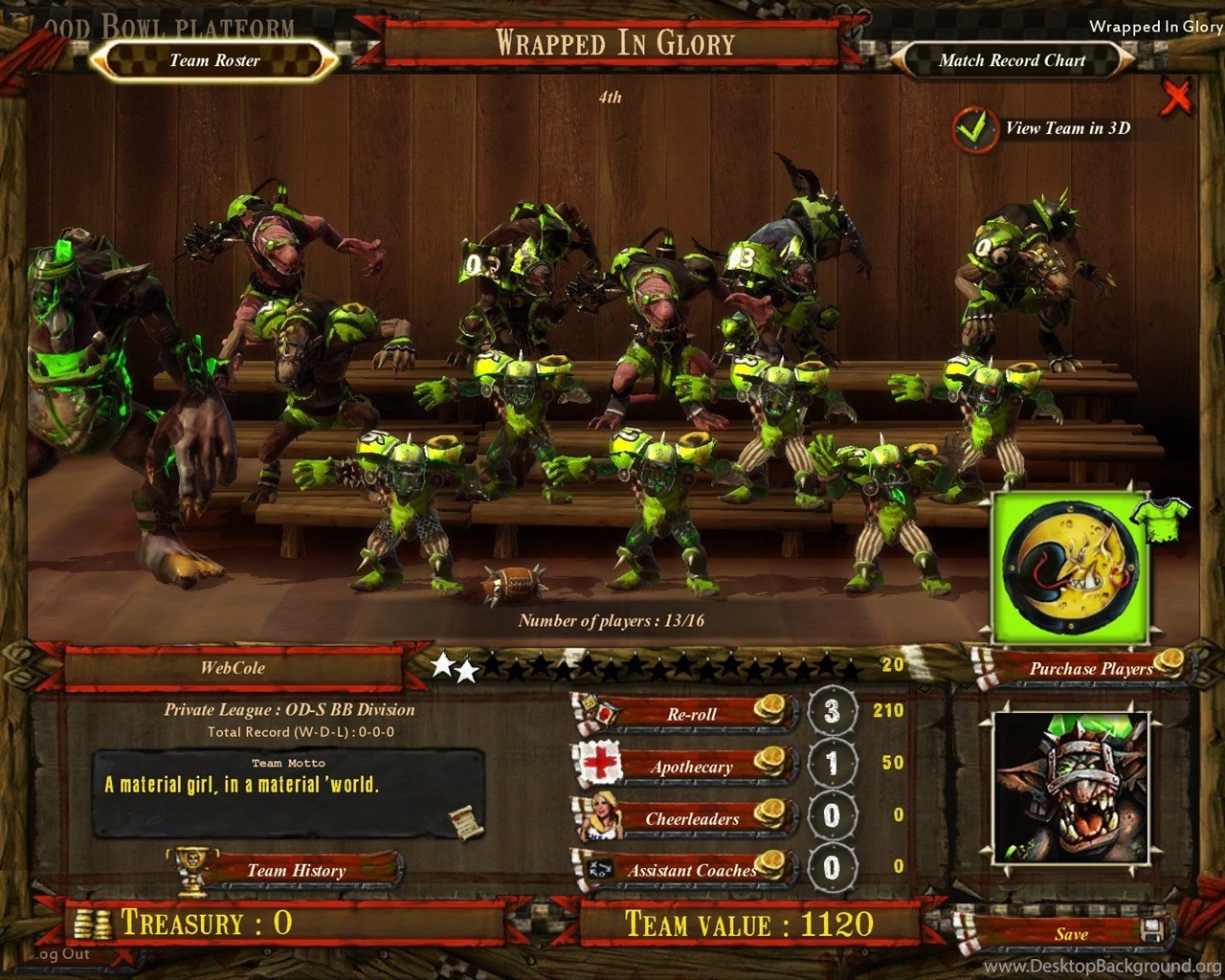
Task: Open the Match Record Chart tab
Action: click(x=1012, y=60)
